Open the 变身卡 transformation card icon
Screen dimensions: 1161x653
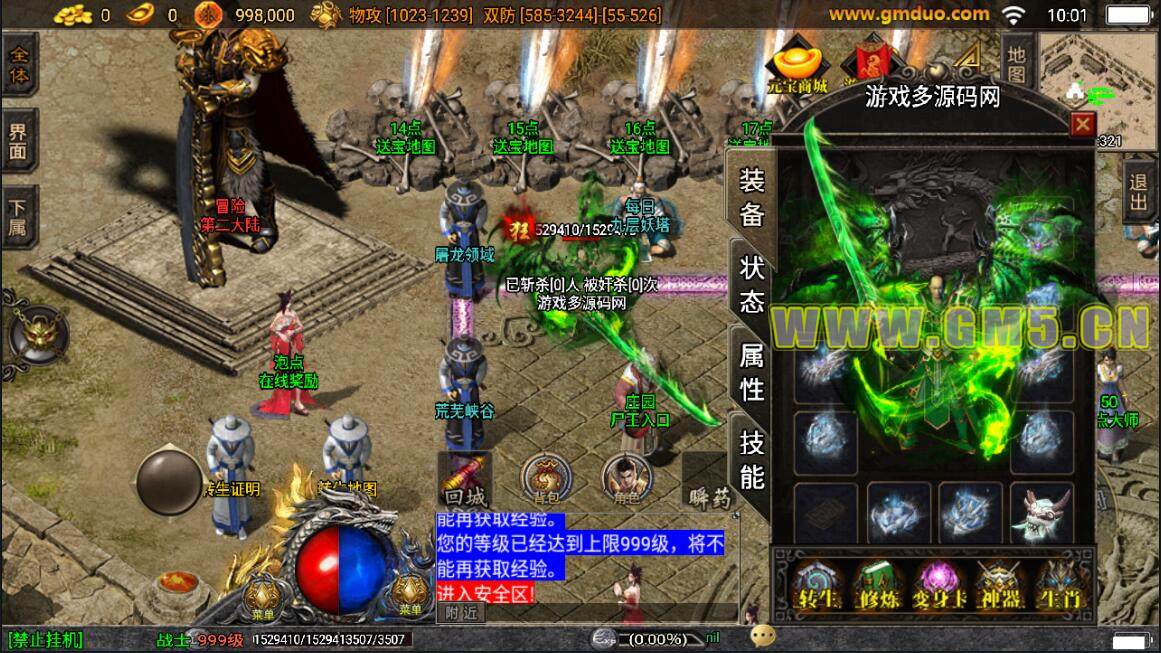[938, 584]
